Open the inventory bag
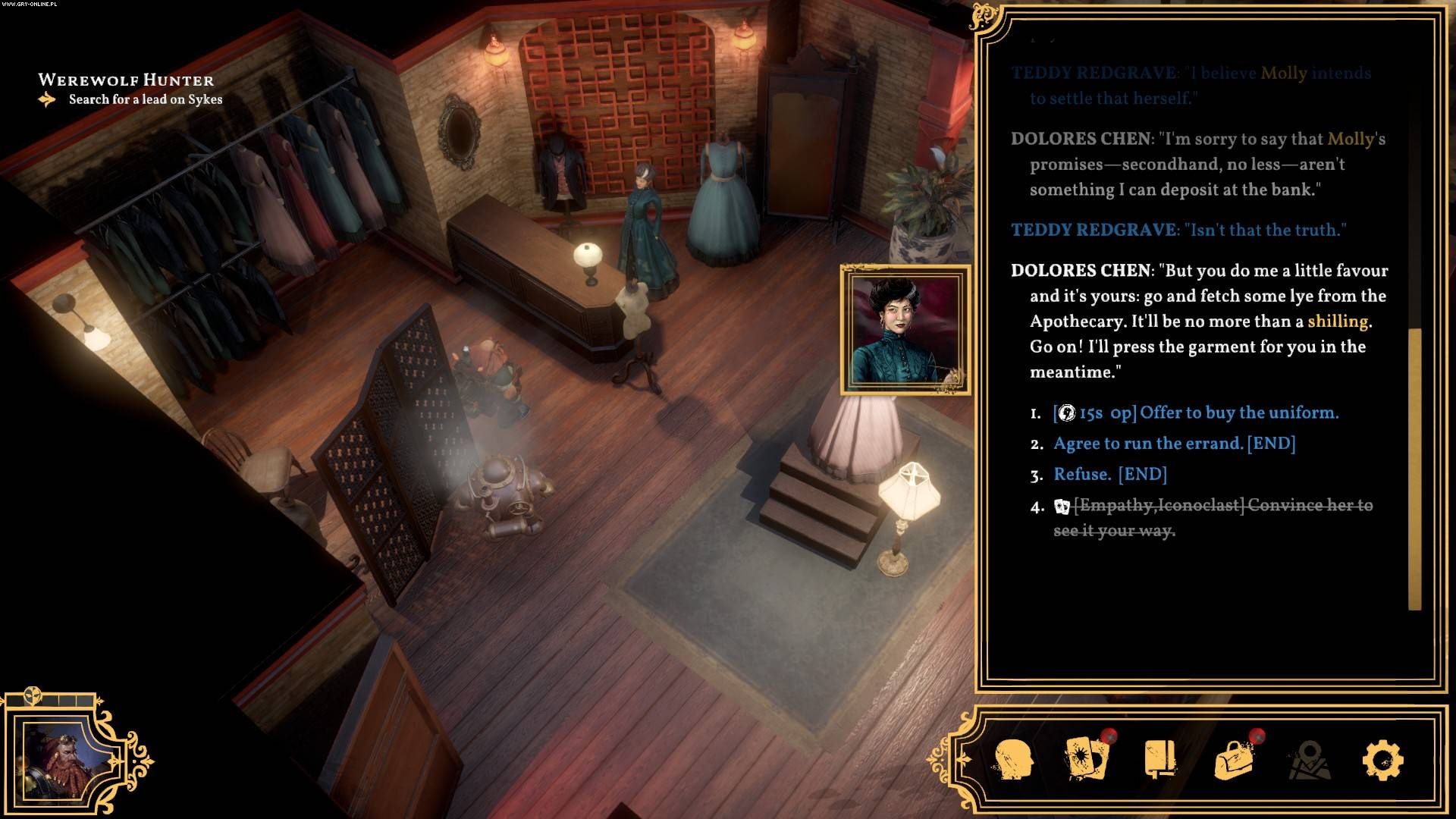1456x819 pixels. click(x=1234, y=759)
